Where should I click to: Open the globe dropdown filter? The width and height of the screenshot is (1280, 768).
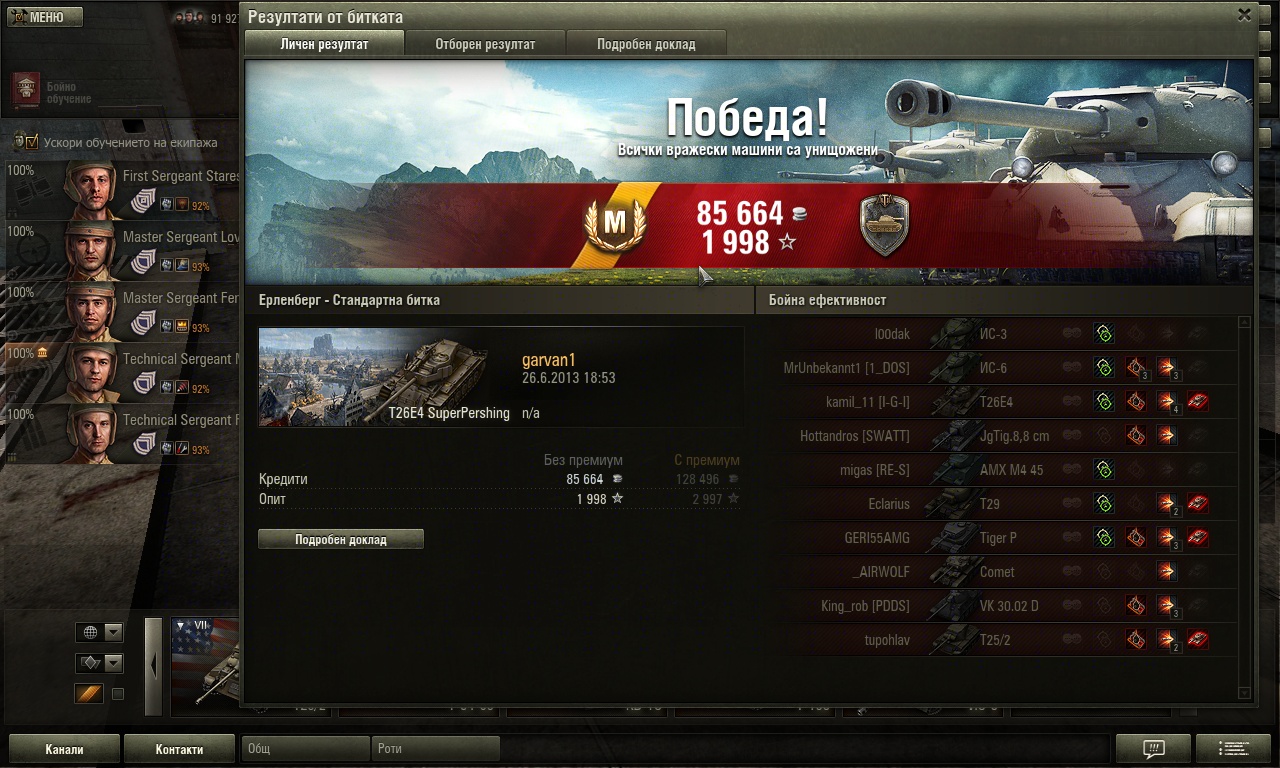point(100,632)
